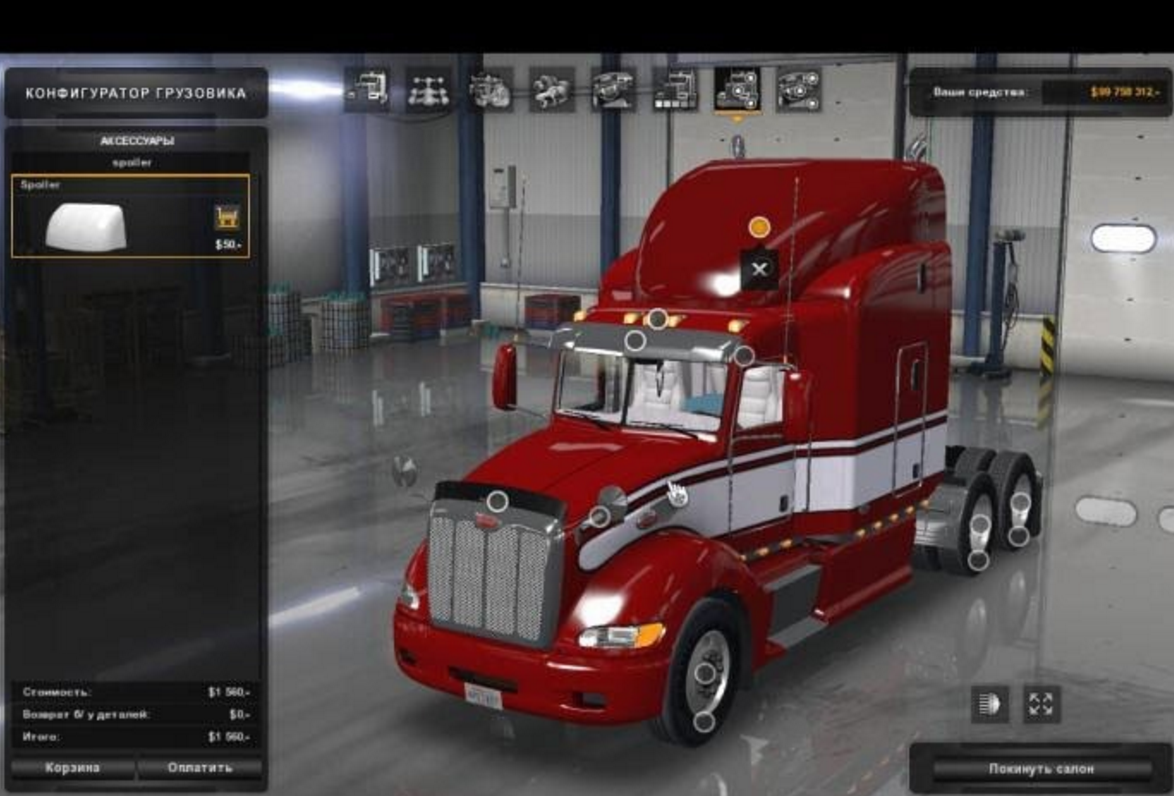Image resolution: width=1174 pixels, height=796 pixels.
Task: Pay with the Оплатить button
Action: (200, 768)
